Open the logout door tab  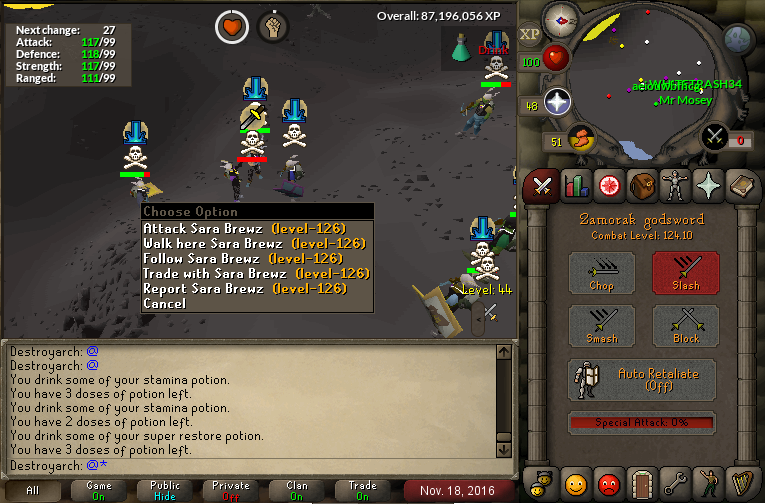click(641, 483)
